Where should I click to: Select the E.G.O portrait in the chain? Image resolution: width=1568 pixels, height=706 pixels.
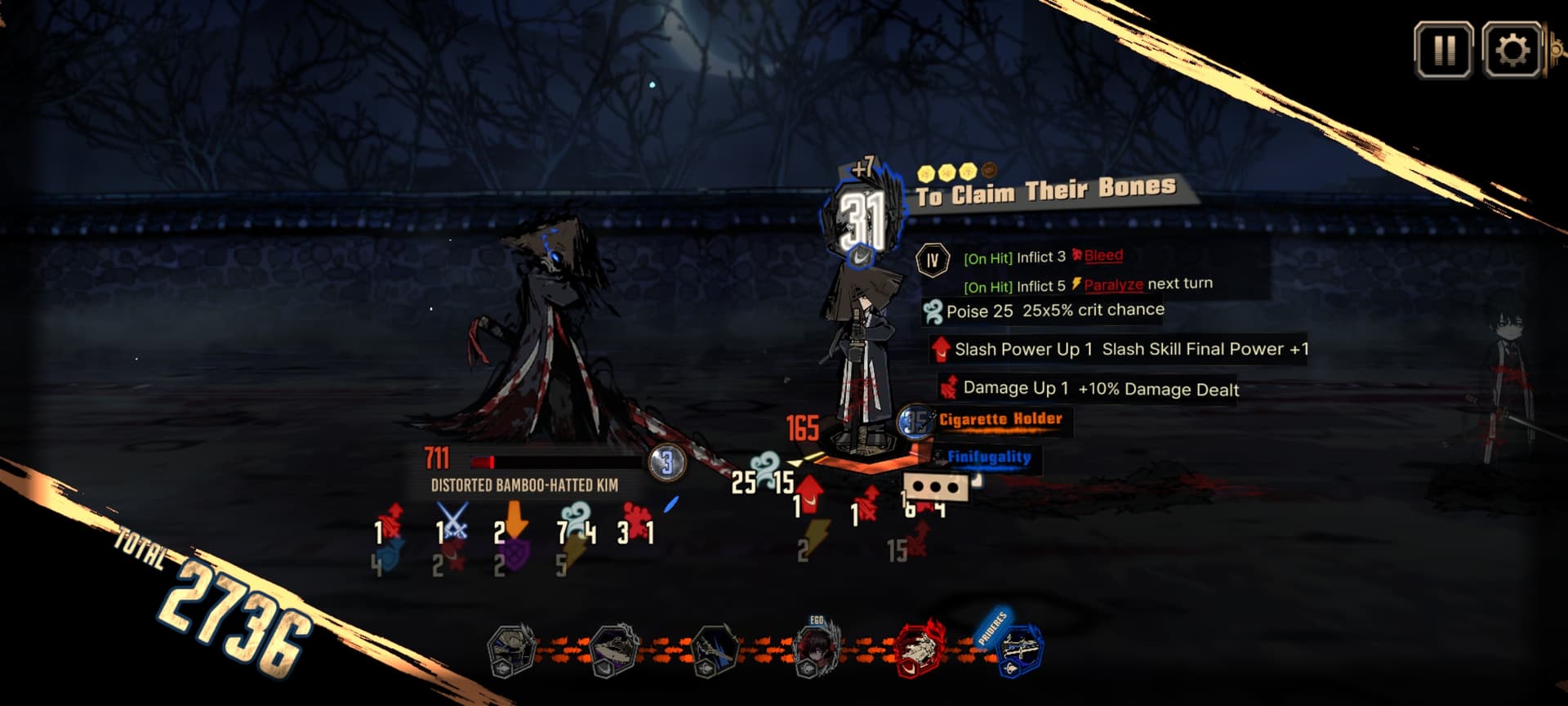click(814, 651)
